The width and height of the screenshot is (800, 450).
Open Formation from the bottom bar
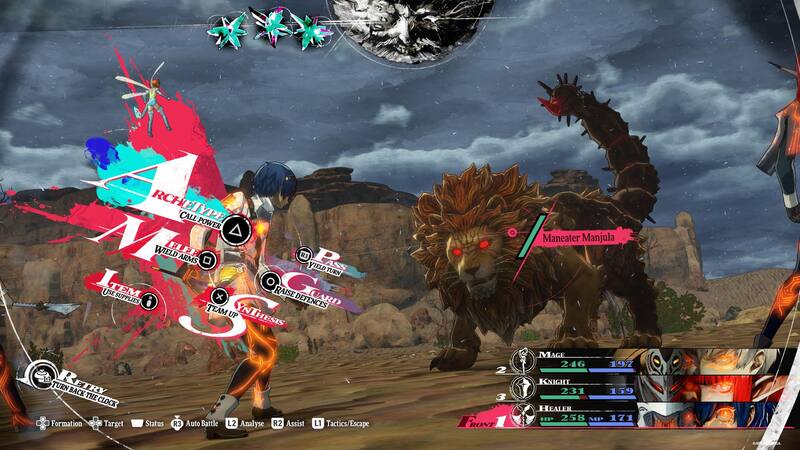click(61, 423)
